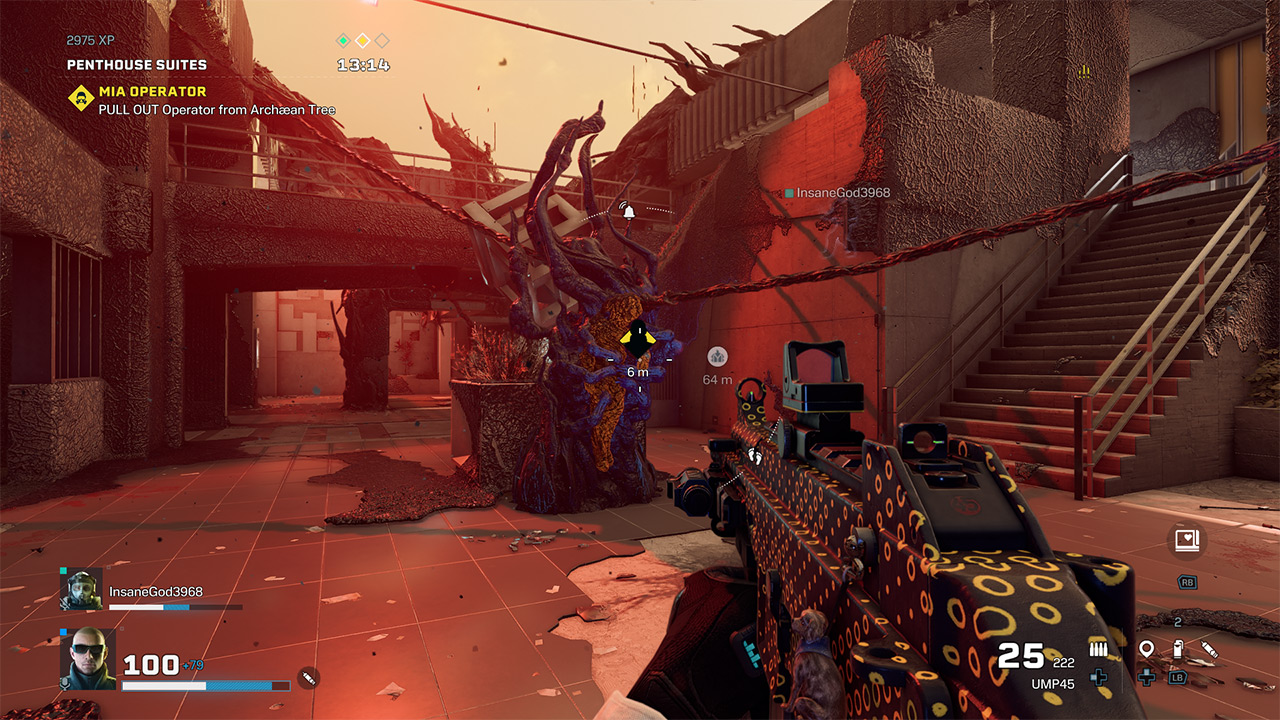Image resolution: width=1280 pixels, height=720 pixels.
Task: Select your own operator portrait
Action: tap(87, 659)
